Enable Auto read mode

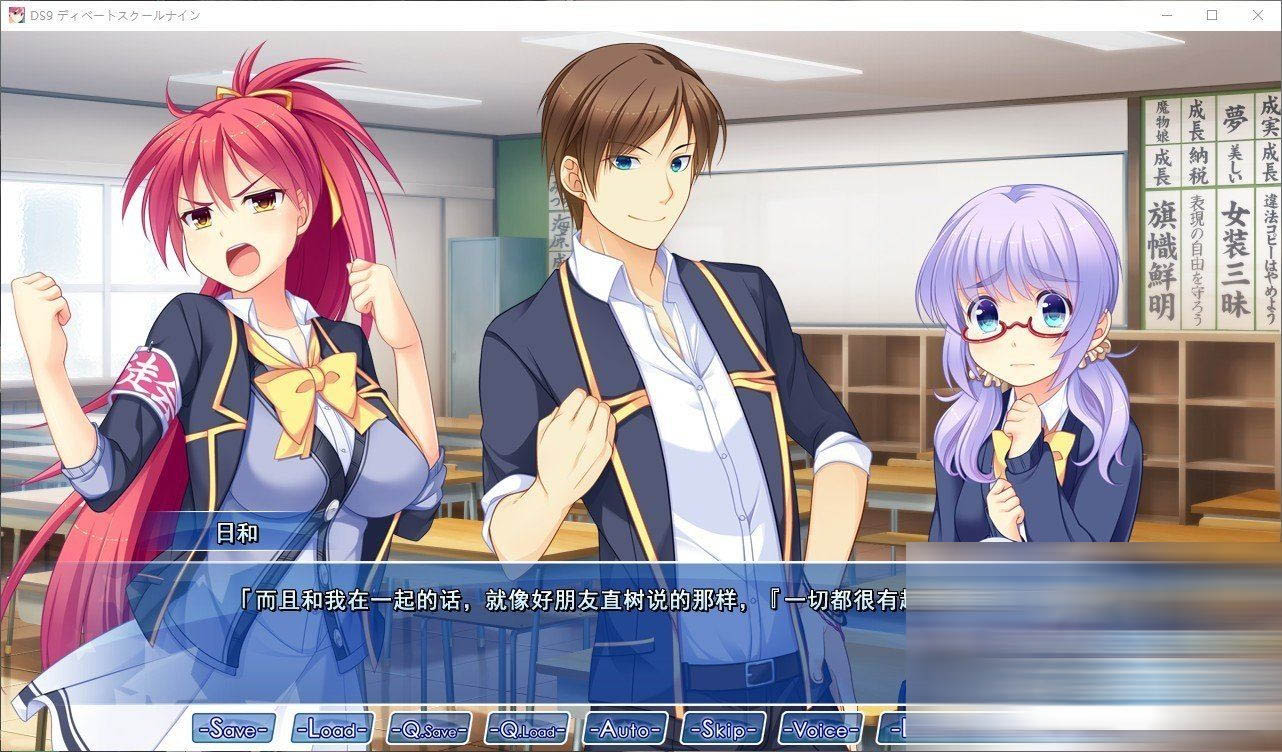[625, 729]
